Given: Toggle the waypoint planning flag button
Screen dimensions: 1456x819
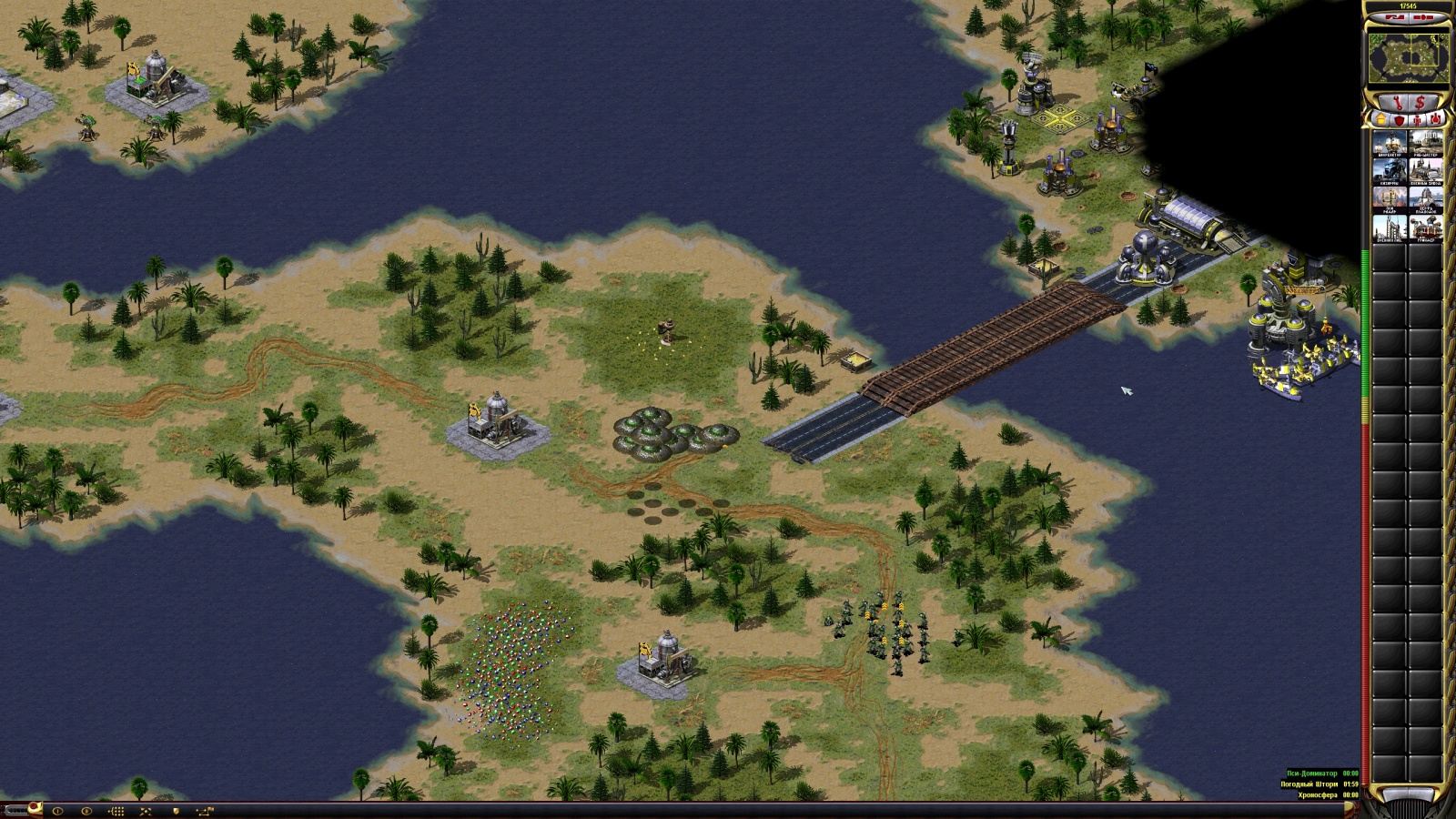Looking at the screenshot, I should [x=205, y=811].
